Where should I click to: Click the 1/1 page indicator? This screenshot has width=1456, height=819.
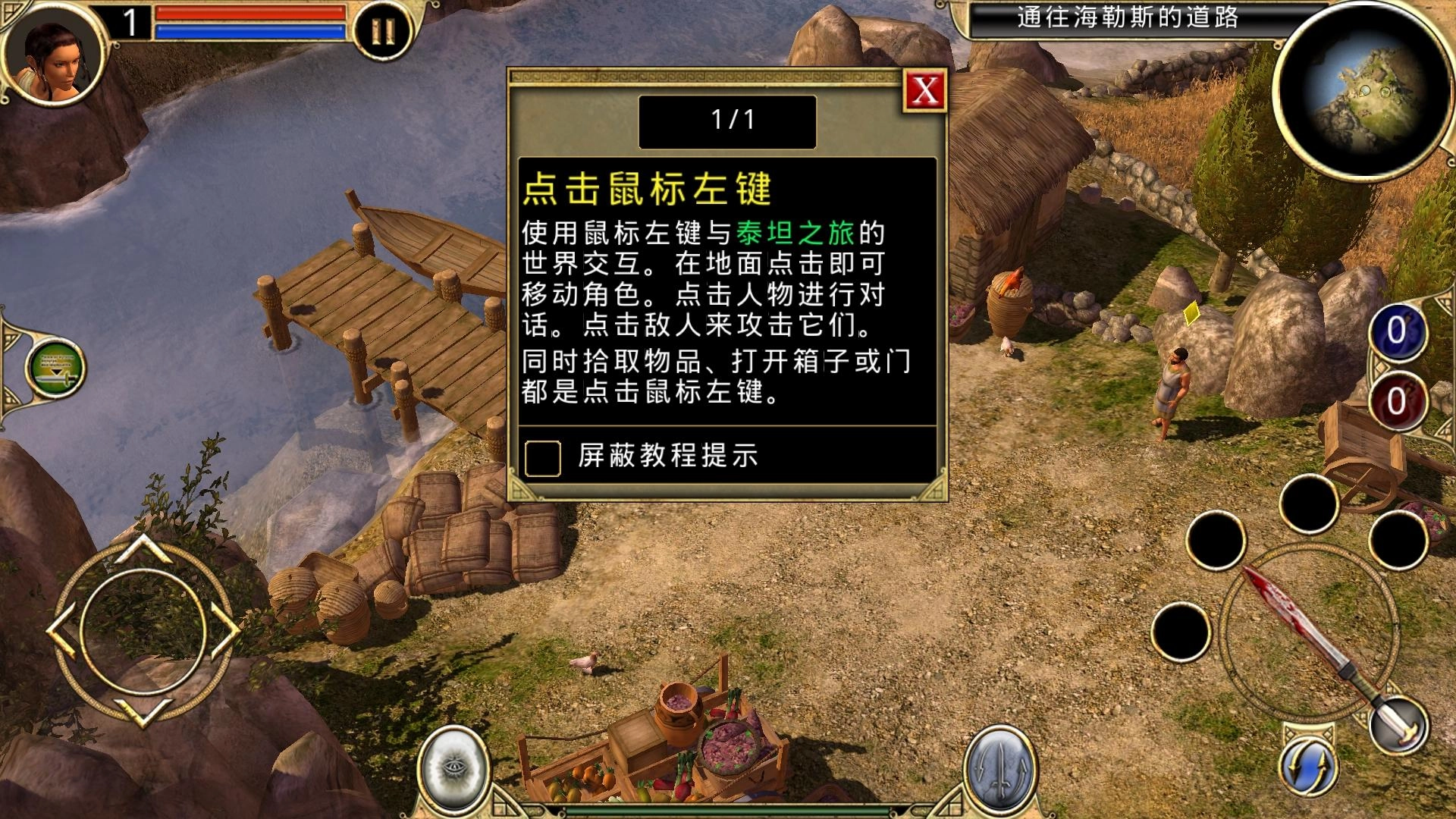(727, 121)
